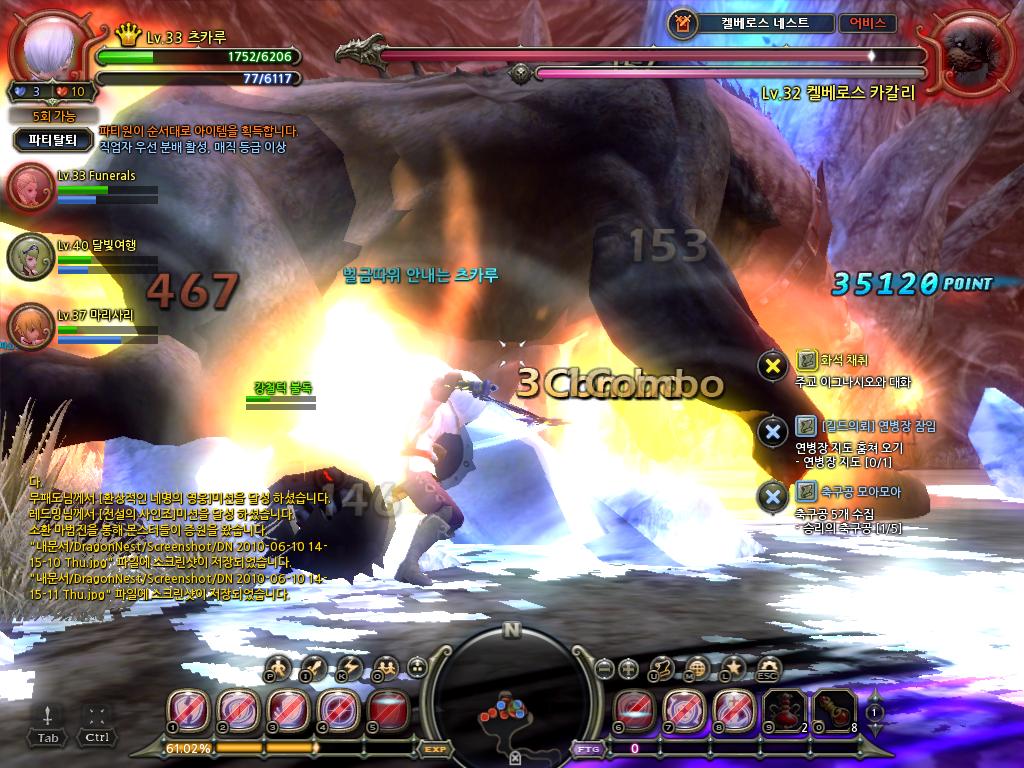
Task: Open the 축구공 모아모아 quest entry
Action: pyautogui.click(x=848, y=491)
